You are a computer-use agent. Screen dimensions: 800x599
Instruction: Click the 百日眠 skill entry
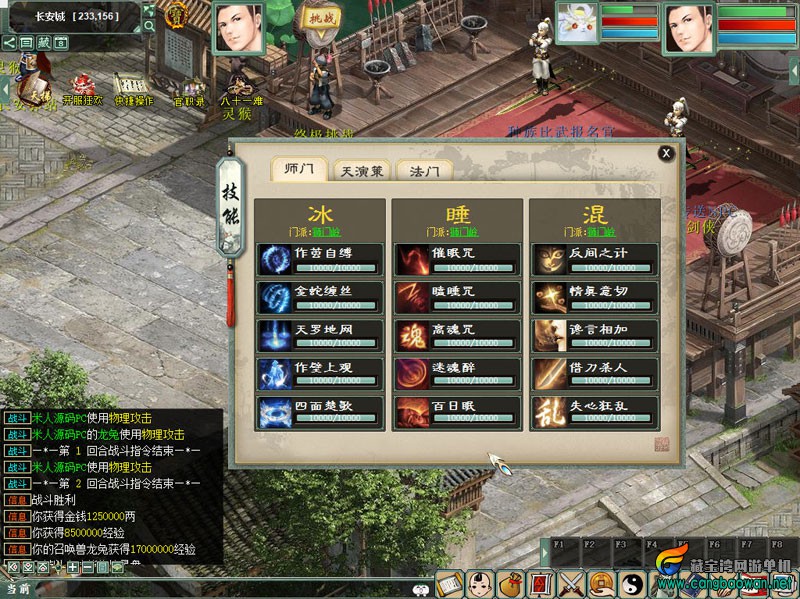(457, 411)
